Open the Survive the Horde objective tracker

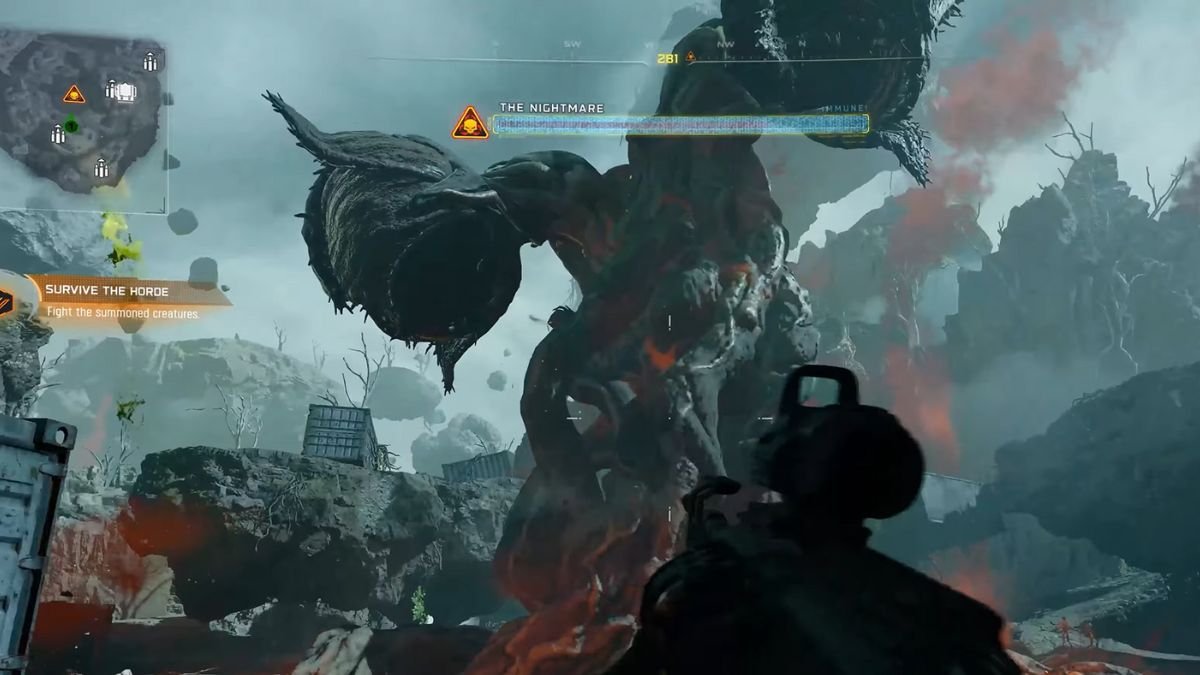[122, 300]
